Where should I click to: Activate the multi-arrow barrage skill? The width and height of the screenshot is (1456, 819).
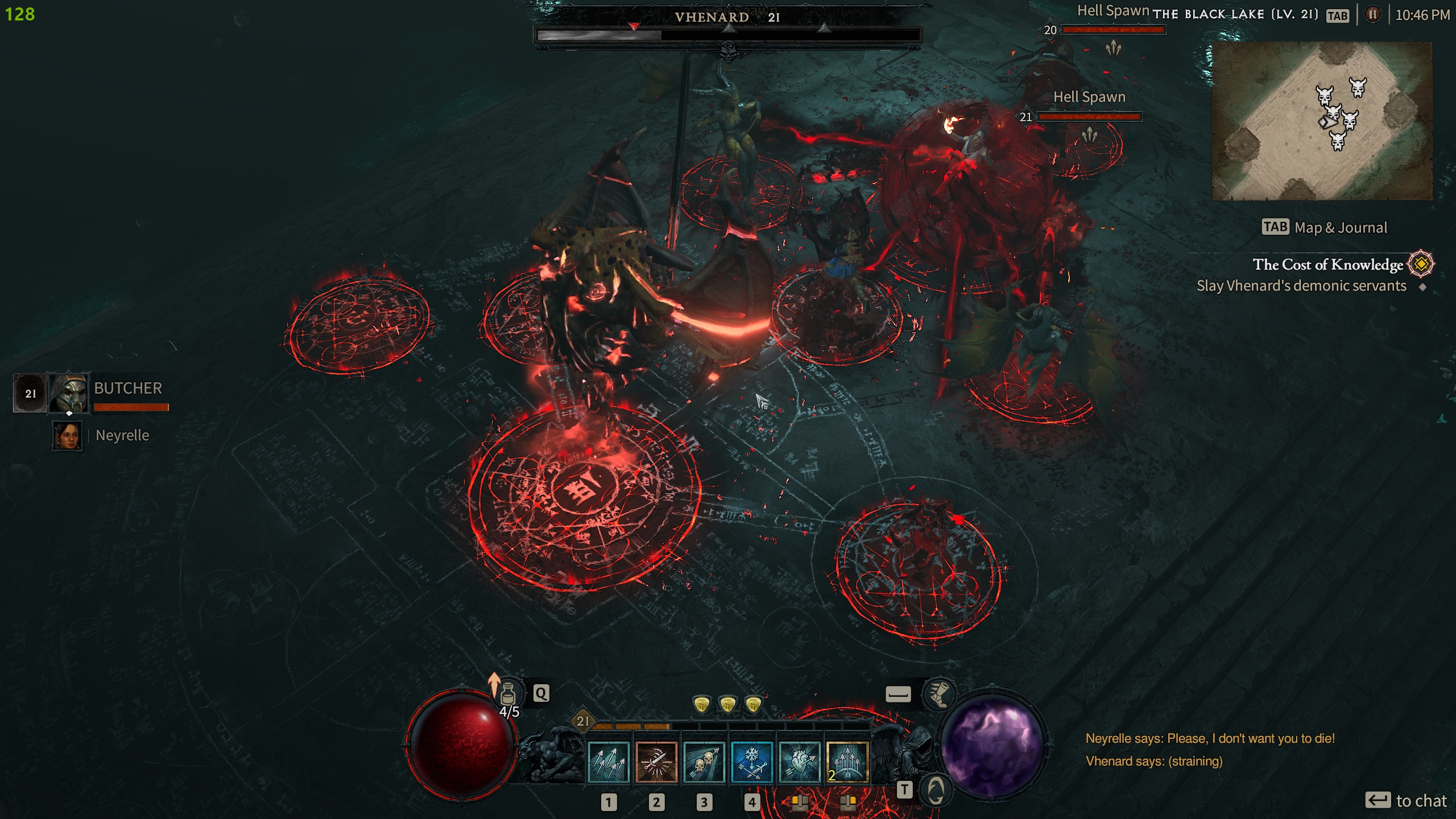[x=608, y=763]
